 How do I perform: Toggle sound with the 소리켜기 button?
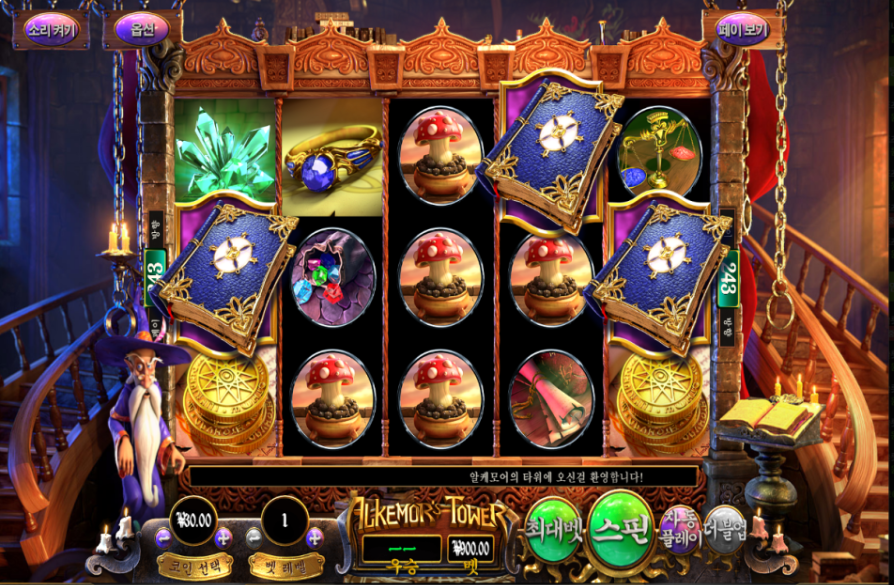point(50,29)
